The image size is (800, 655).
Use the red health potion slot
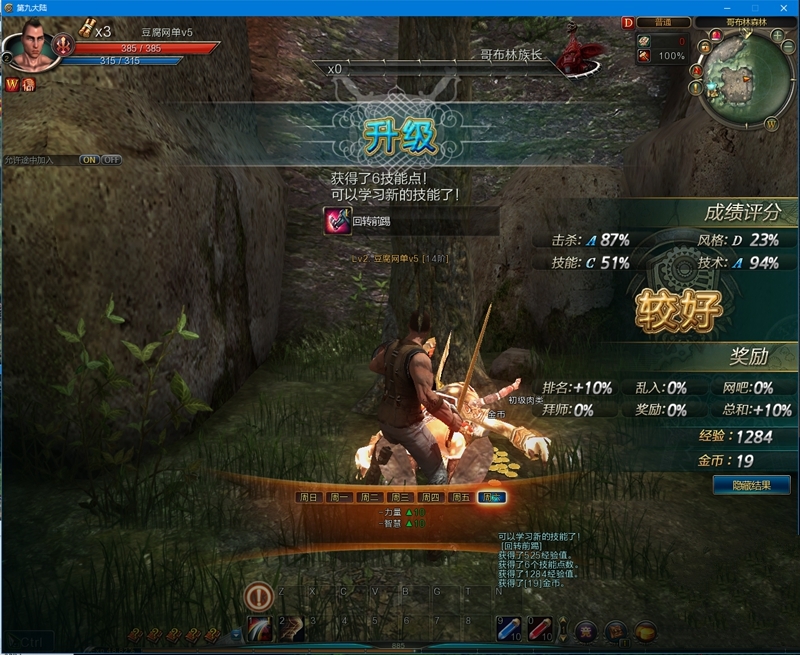[541, 628]
